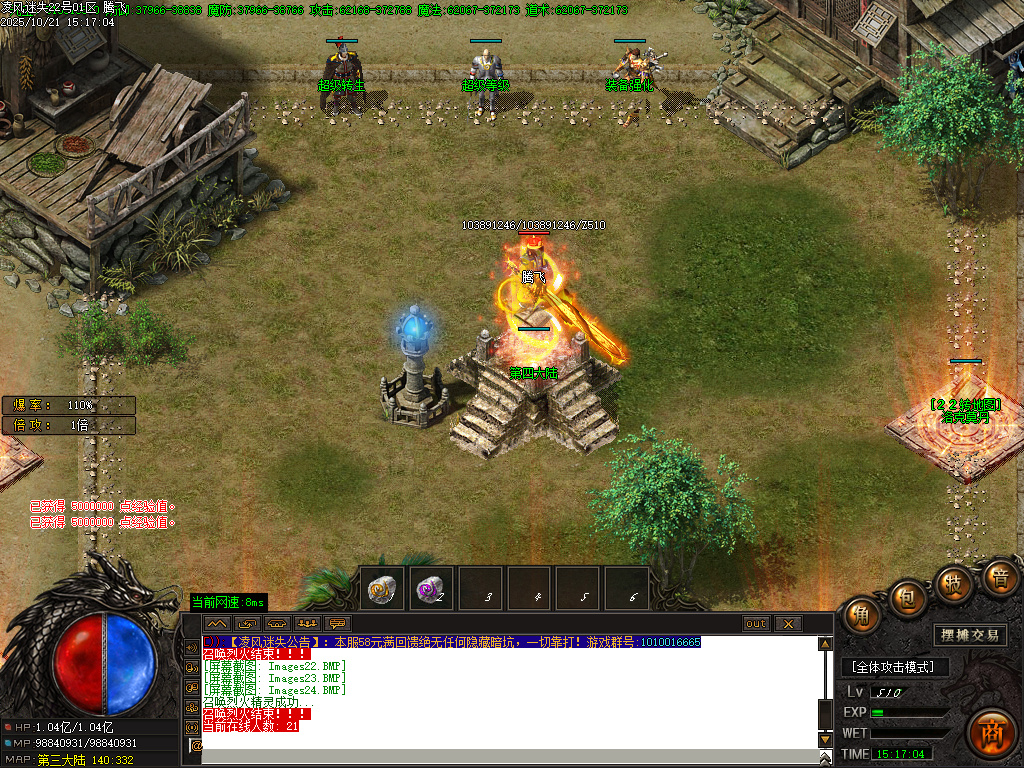
Task: Click the three-figures group chat toolbar button
Action: click(307, 624)
